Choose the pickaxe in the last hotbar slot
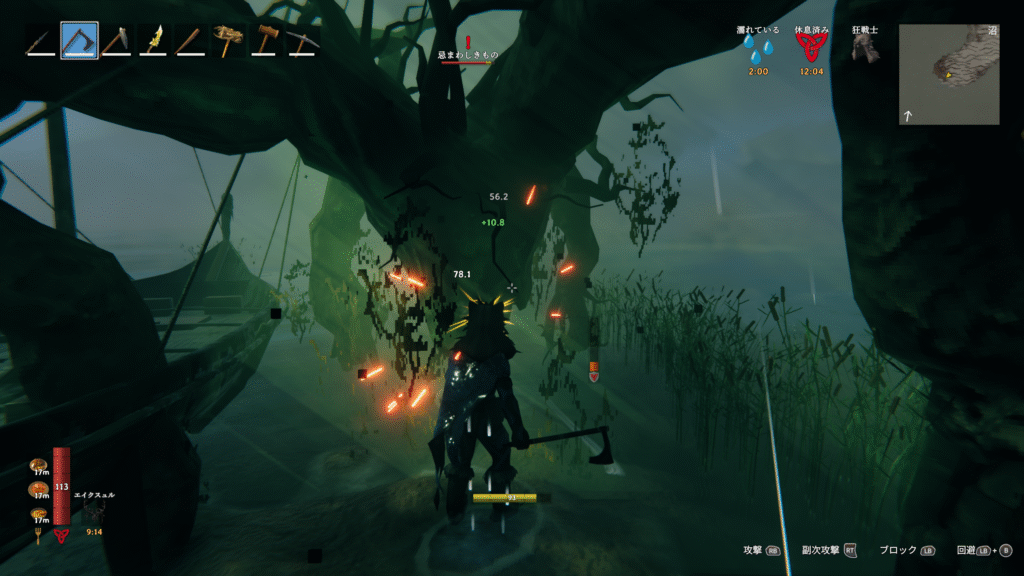 304,41
